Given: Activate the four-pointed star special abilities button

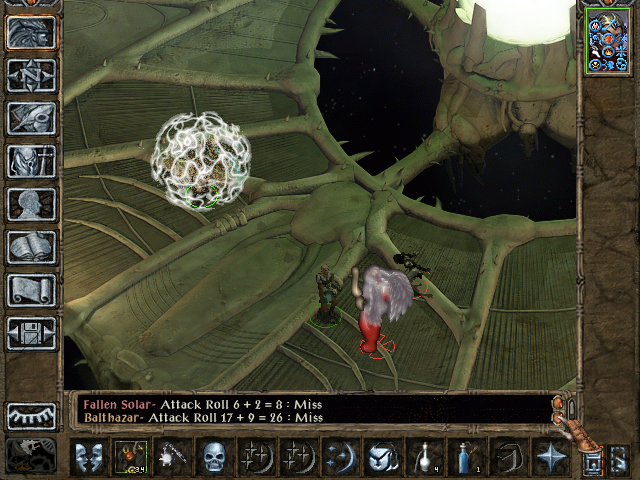Looking at the screenshot, I should (549, 458).
